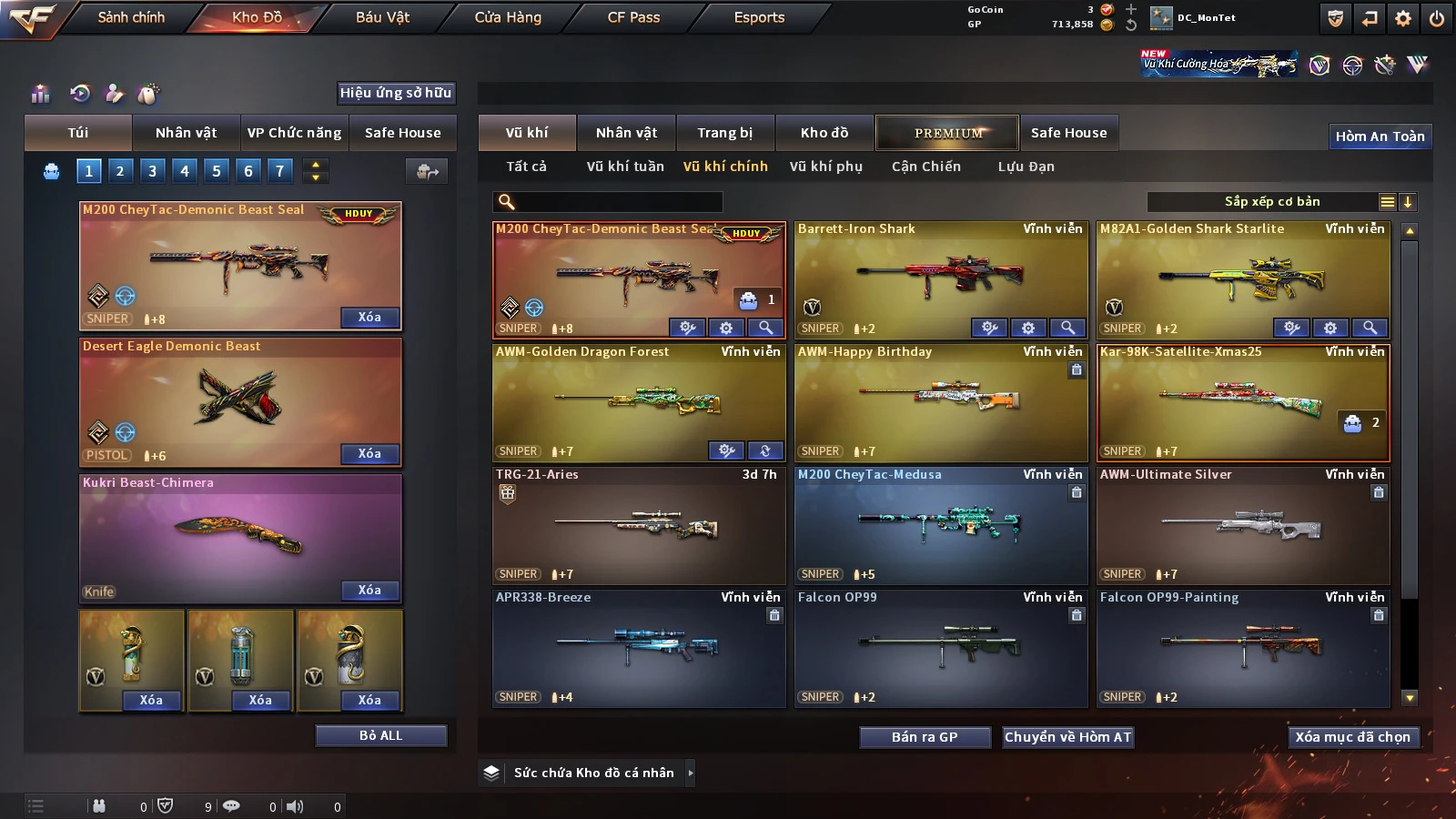Show the Cận Chiến melee weapons

pos(925,167)
